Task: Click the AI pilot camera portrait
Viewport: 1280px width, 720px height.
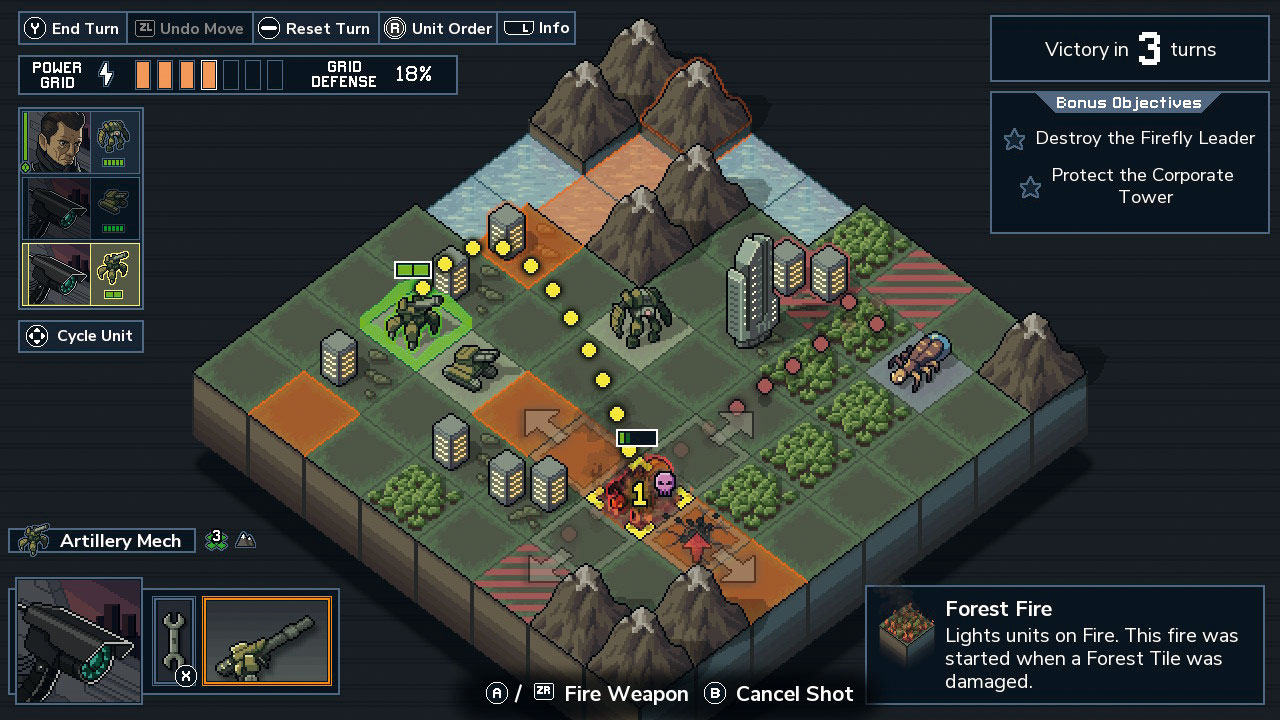Action: pos(78,640)
